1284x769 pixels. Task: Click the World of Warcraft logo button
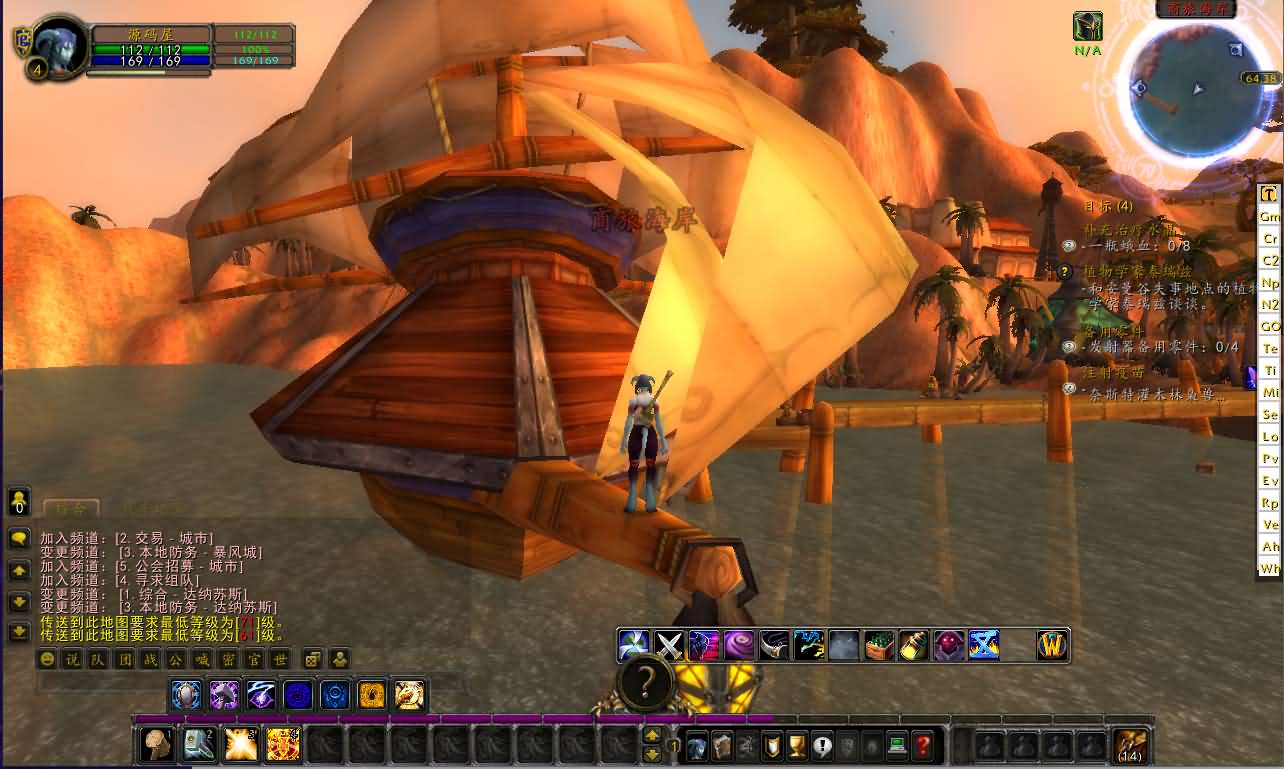click(1053, 645)
